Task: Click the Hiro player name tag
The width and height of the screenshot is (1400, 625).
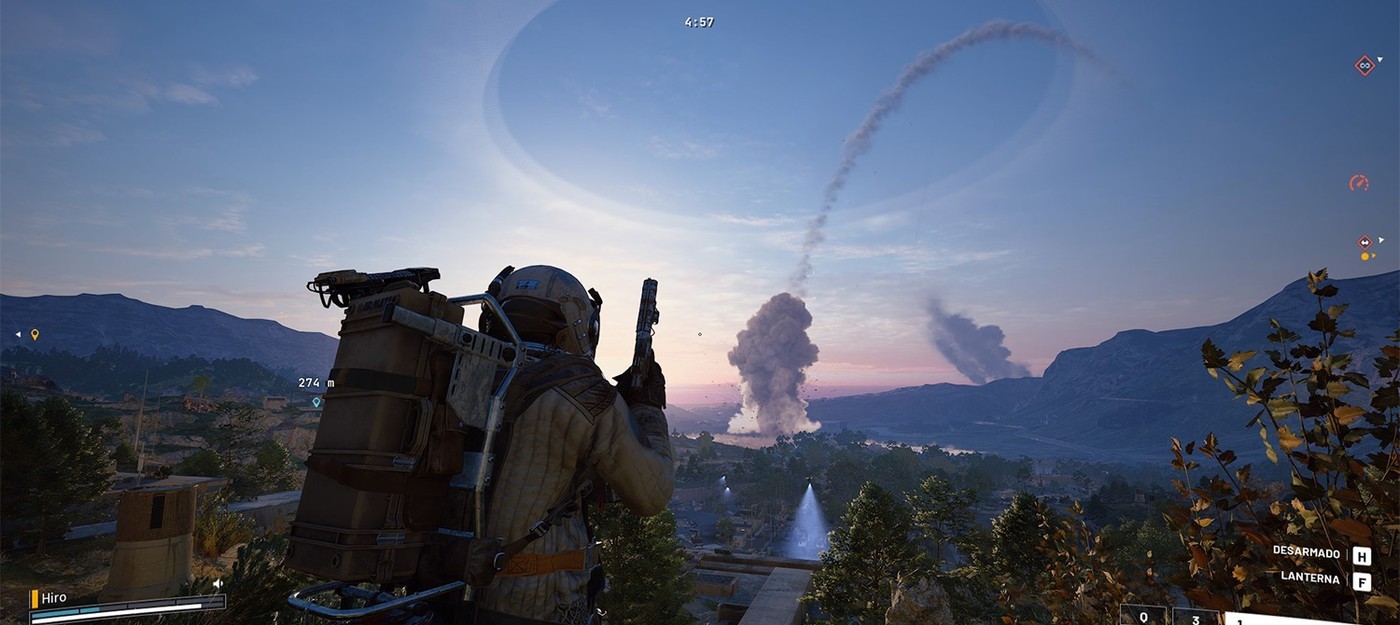Action: (54, 598)
